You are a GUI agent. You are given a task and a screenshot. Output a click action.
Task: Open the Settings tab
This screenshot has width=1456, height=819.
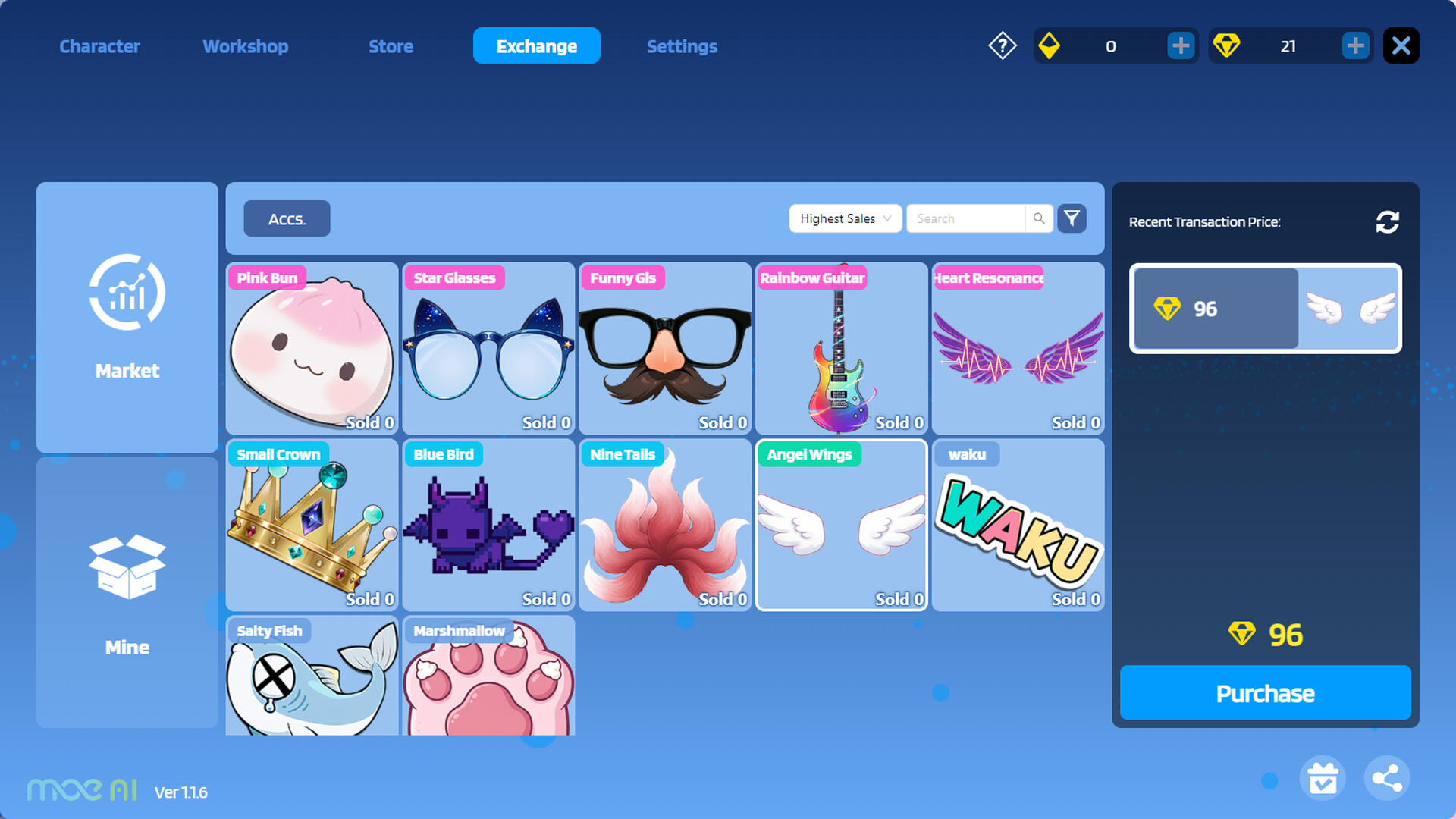[x=682, y=46]
